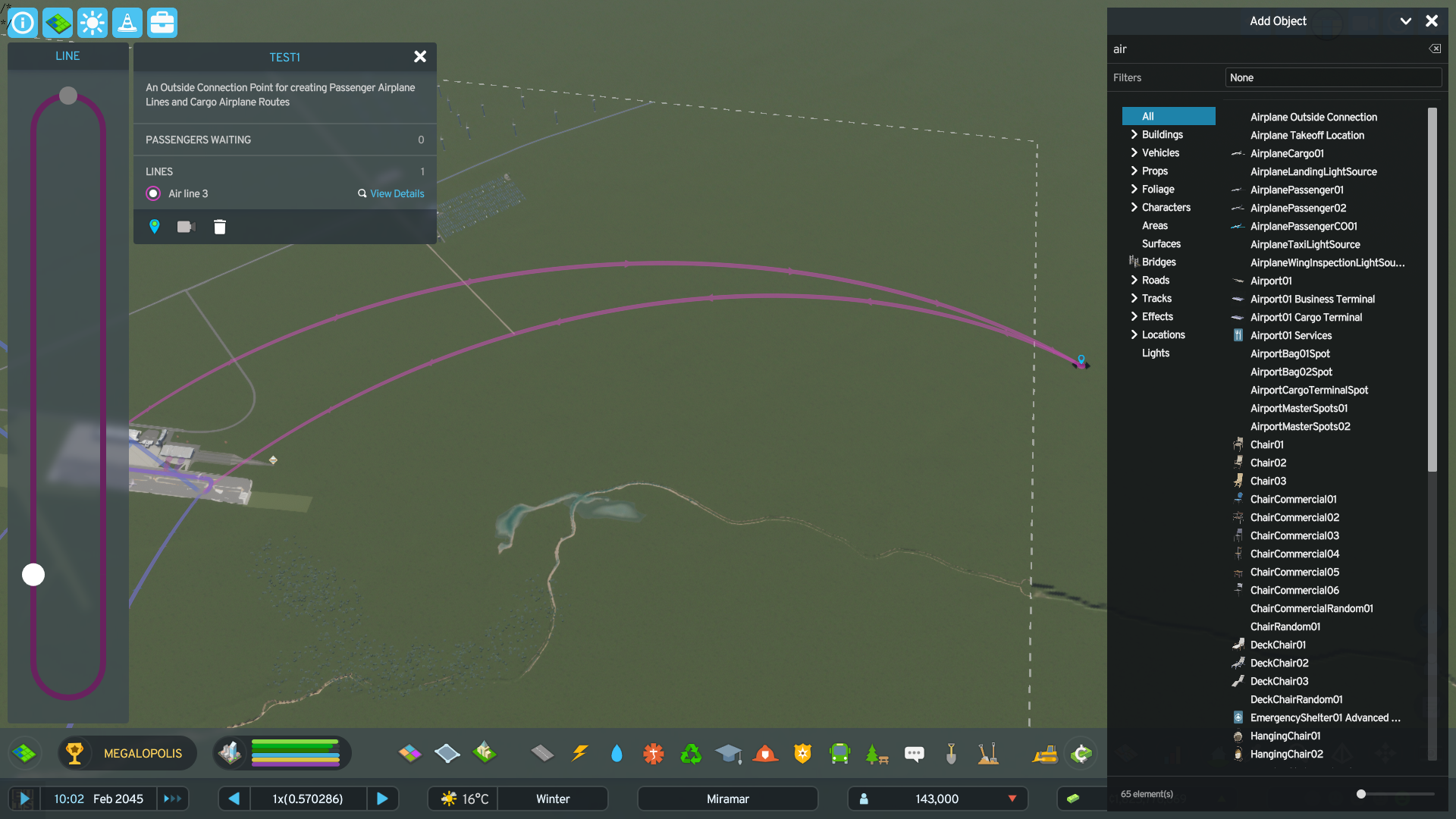The image size is (1456, 819).
Task: Click the play simulation button
Action: click(25, 799)
